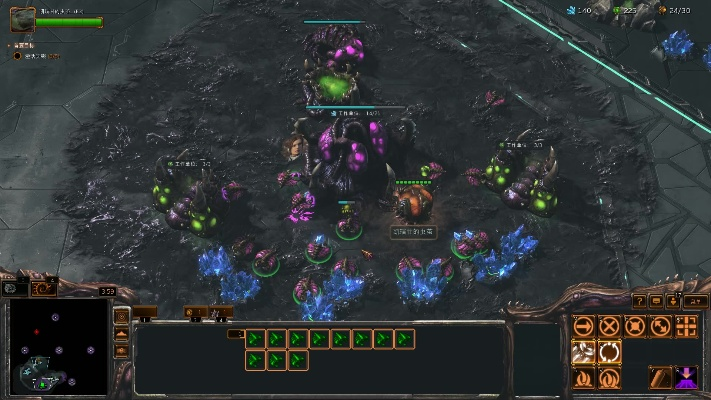This screenshot has height=400, width=711.
Task: Select the Move command icon
Action: click(x=583, y=326)
